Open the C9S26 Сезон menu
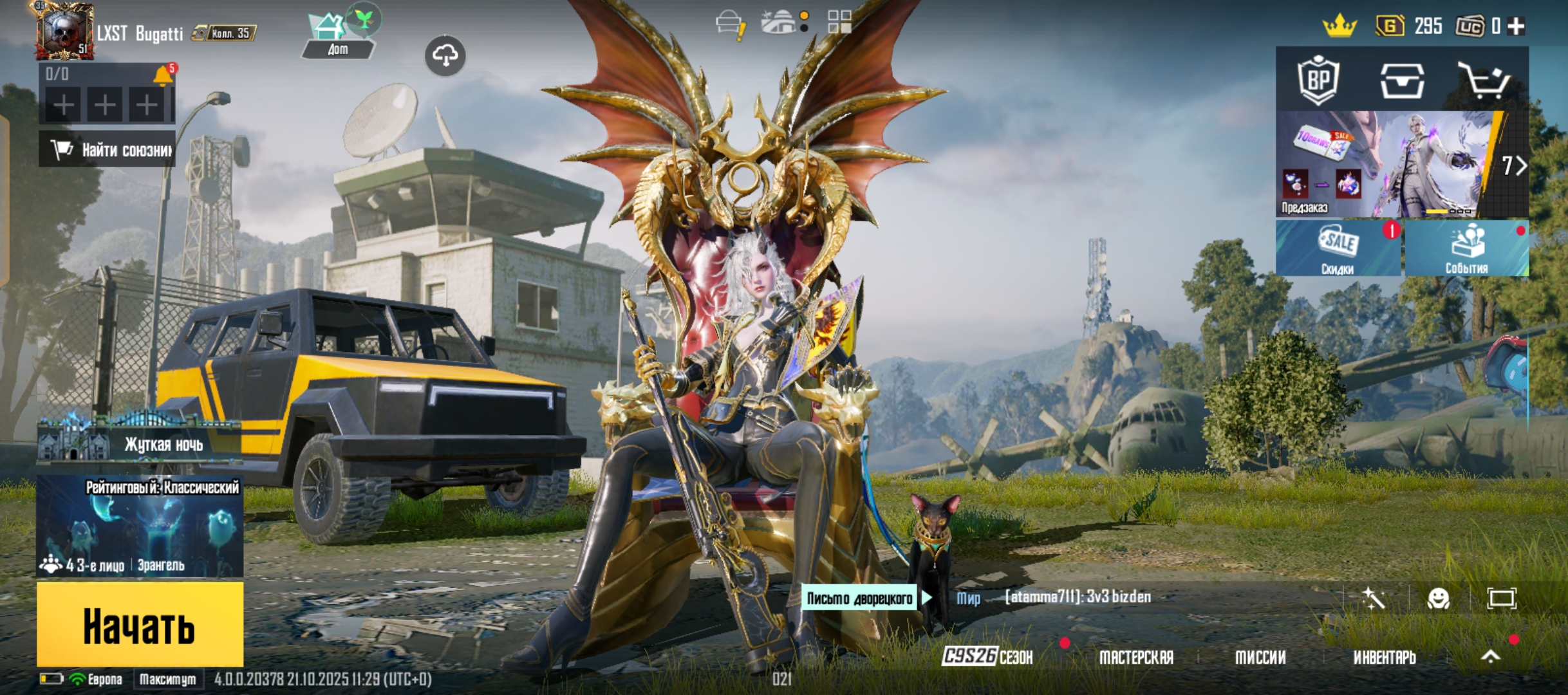 pos(987,657)
